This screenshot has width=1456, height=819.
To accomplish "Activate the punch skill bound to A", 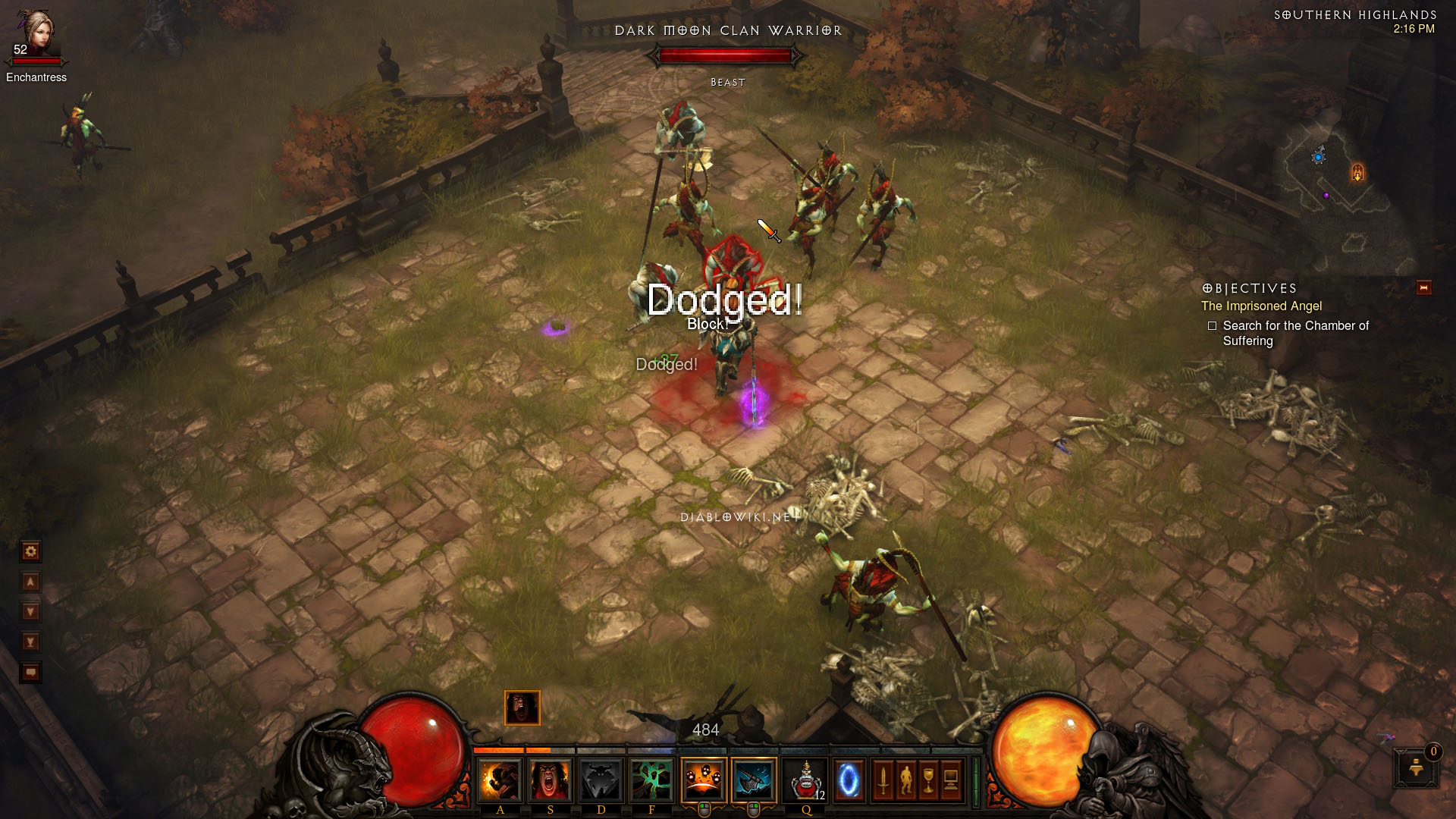I will (500, 780).
